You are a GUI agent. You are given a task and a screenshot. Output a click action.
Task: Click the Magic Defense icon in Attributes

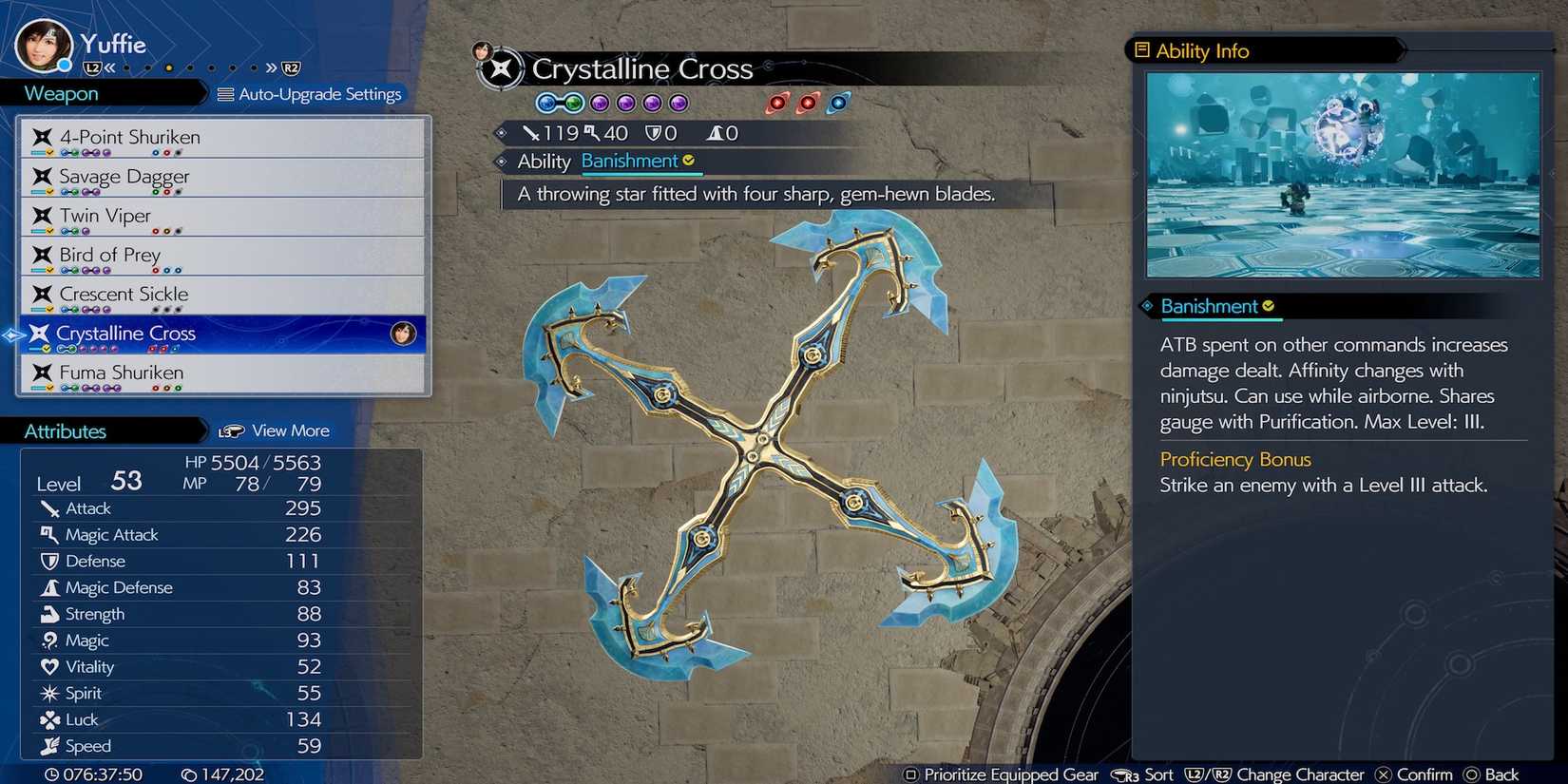pos(50,587)
